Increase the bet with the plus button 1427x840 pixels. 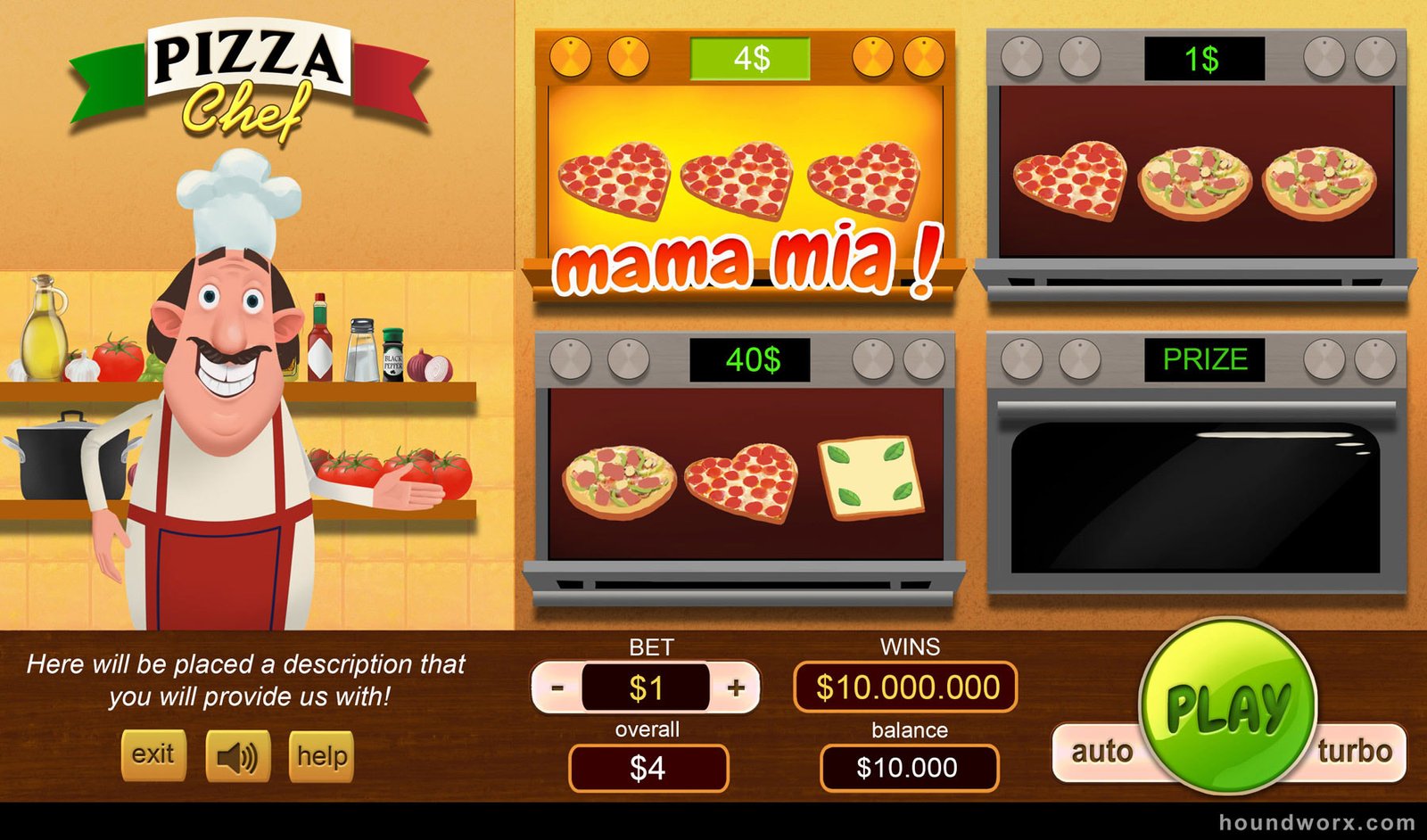point(736,688)
